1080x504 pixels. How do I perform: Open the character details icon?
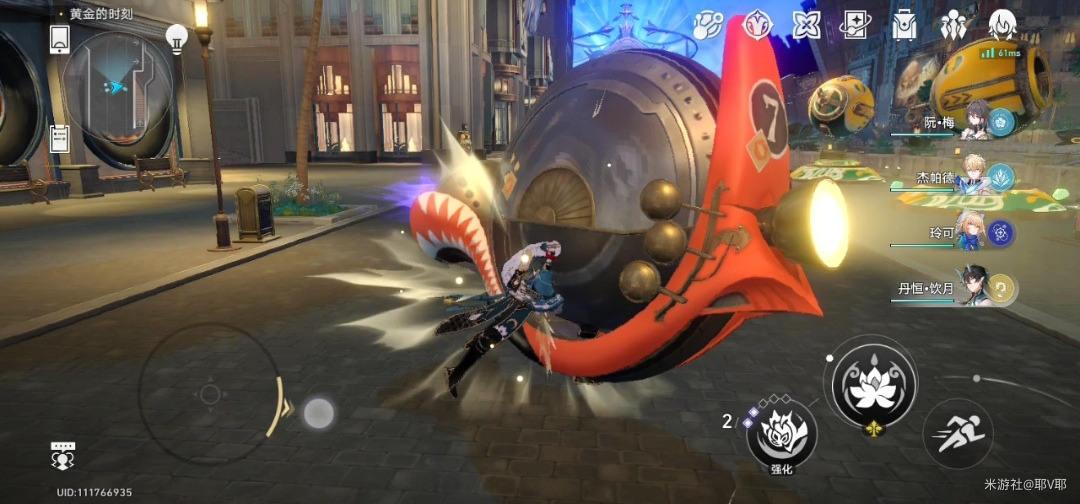point(1002,24)
